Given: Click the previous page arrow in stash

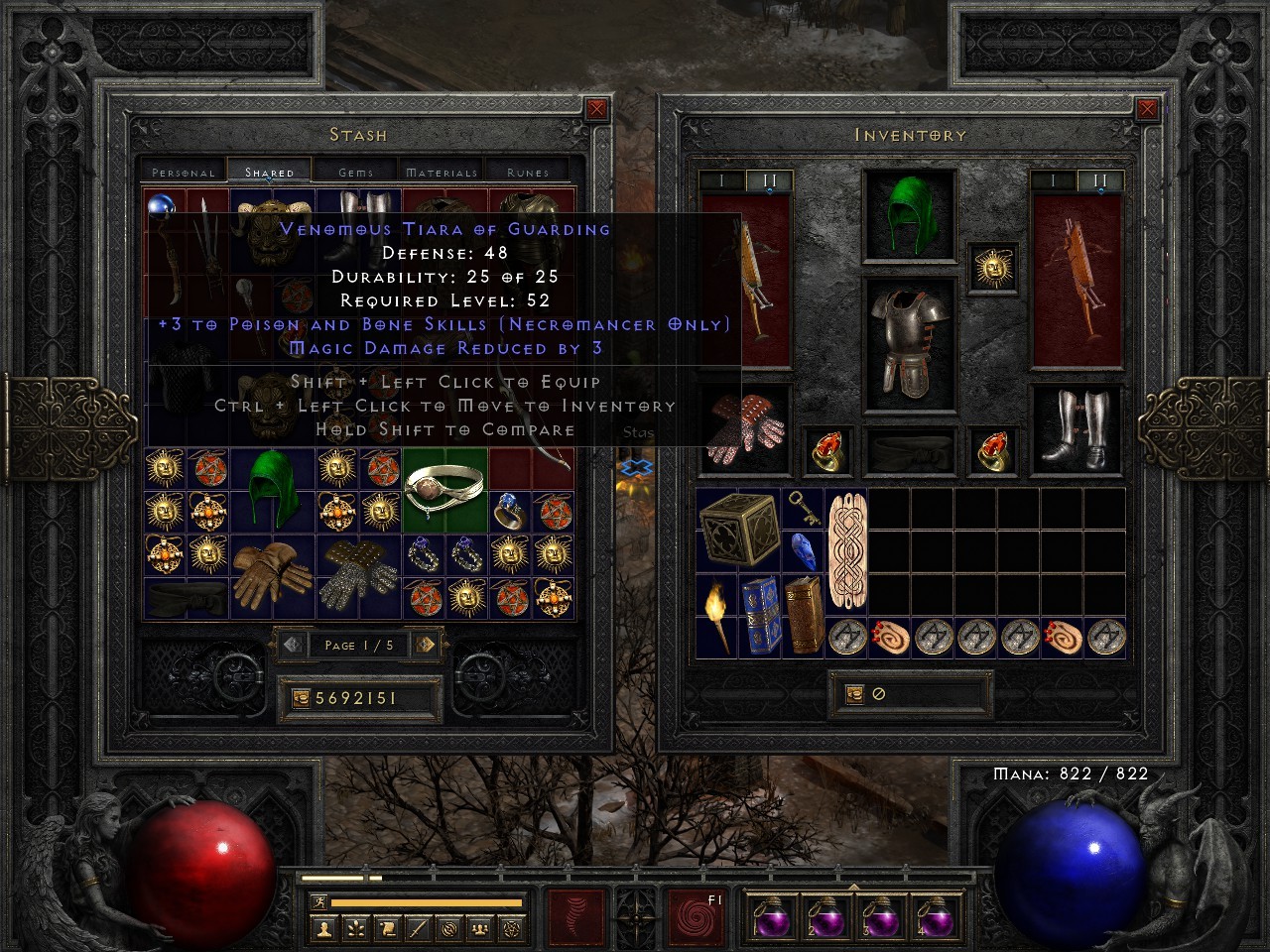Looking at the screenshot, I should click(x=294, y=645).
